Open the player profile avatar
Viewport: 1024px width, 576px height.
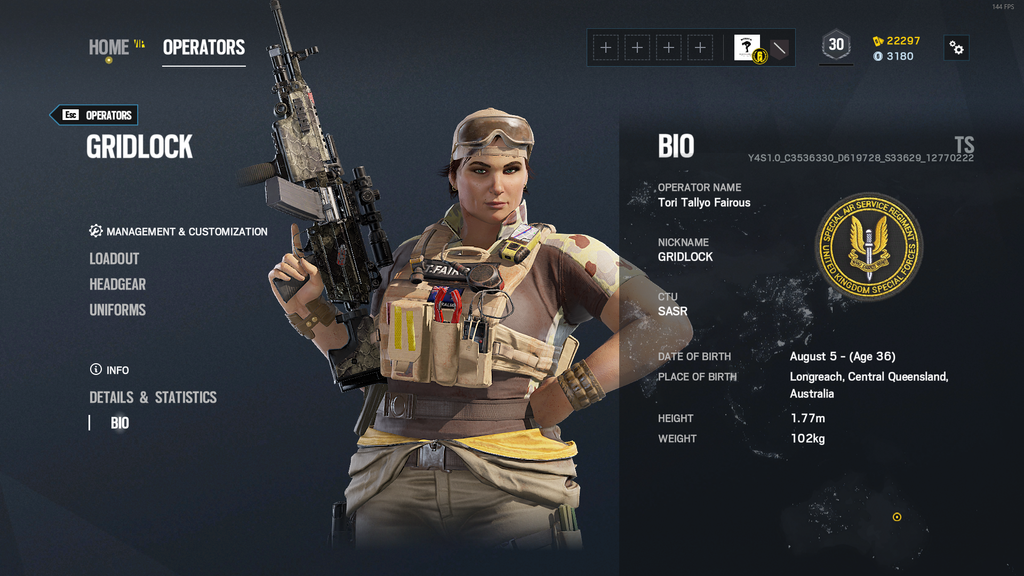pyautogui.click(x=747, y=47)
